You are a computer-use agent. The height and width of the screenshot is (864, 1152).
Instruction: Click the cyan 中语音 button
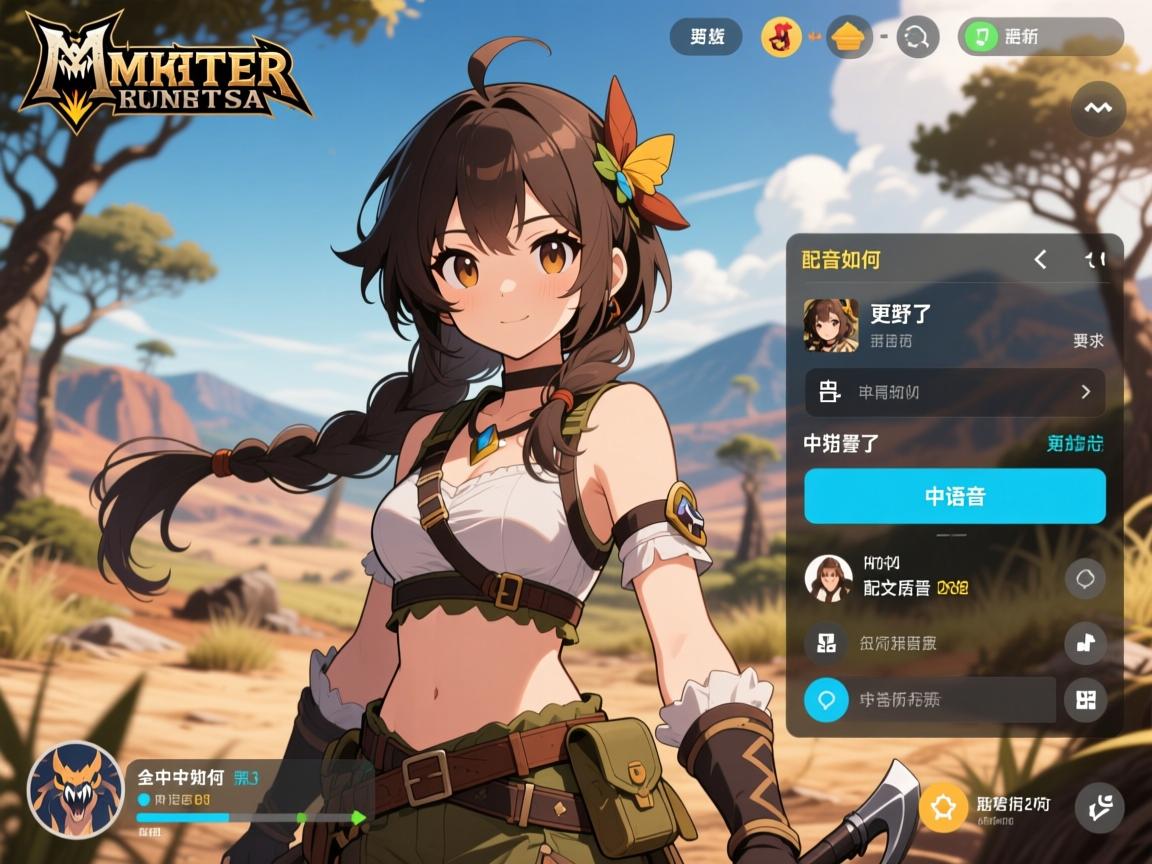point(954,496)
